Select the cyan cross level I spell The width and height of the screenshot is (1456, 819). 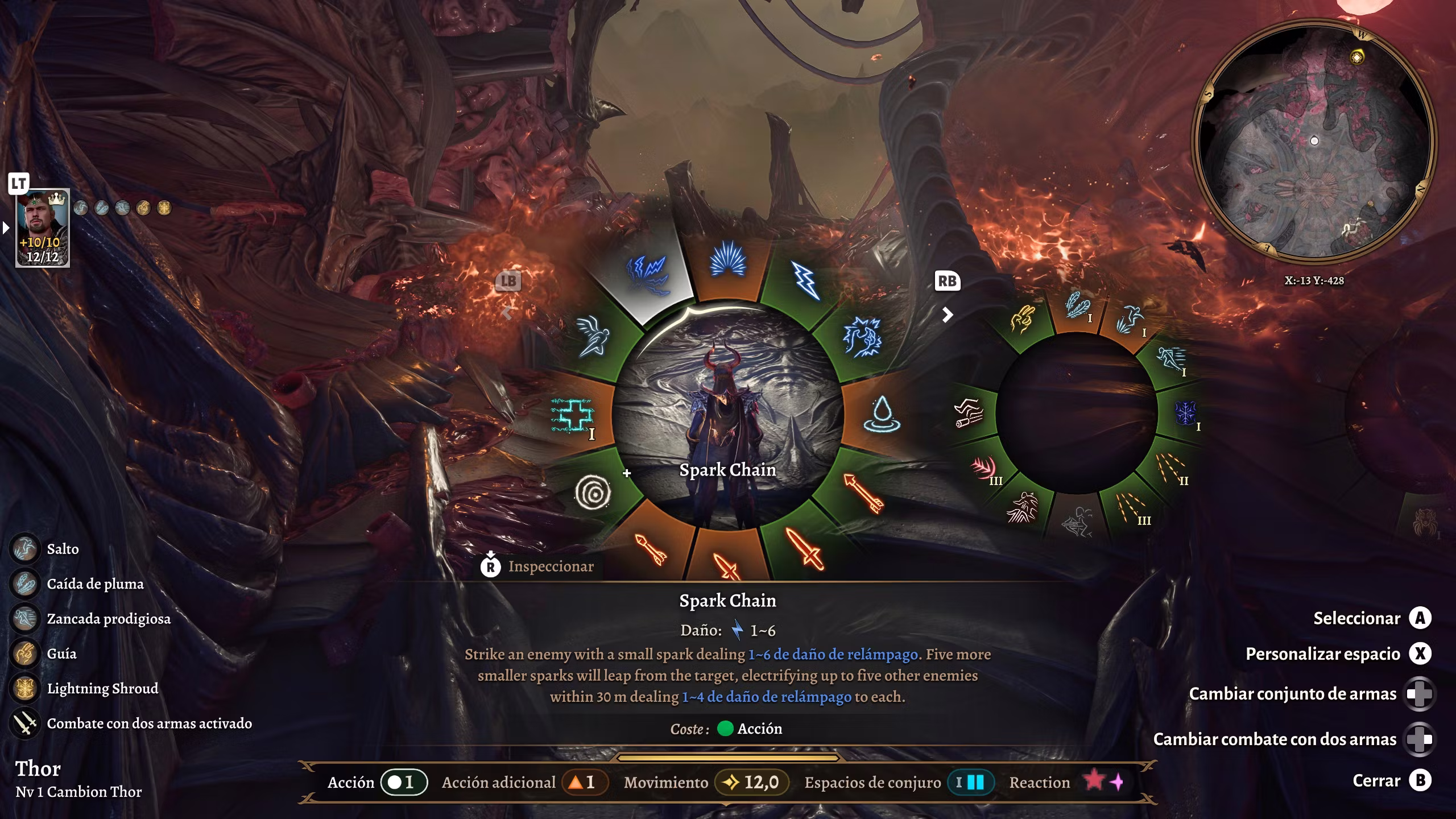(572, 415)
